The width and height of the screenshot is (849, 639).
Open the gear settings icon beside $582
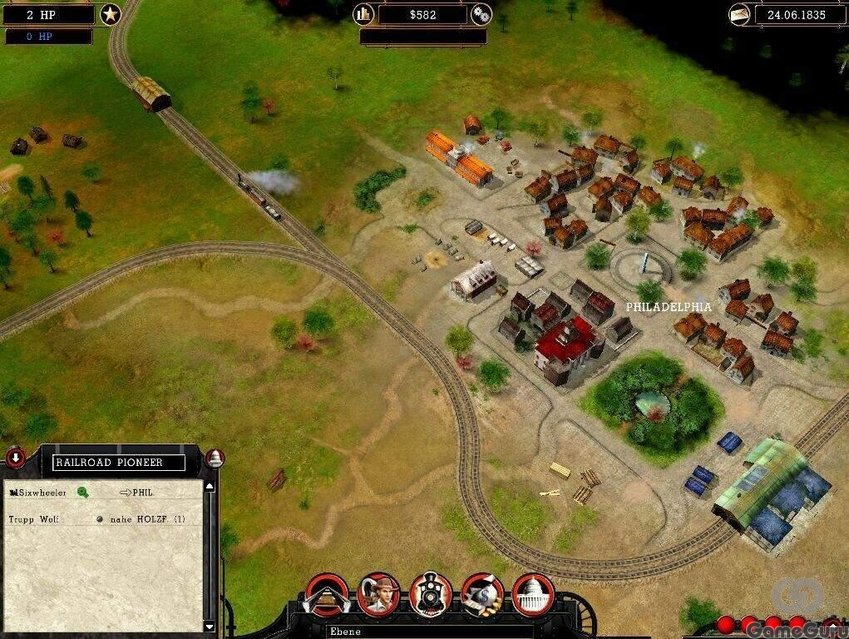click(481, 14)
